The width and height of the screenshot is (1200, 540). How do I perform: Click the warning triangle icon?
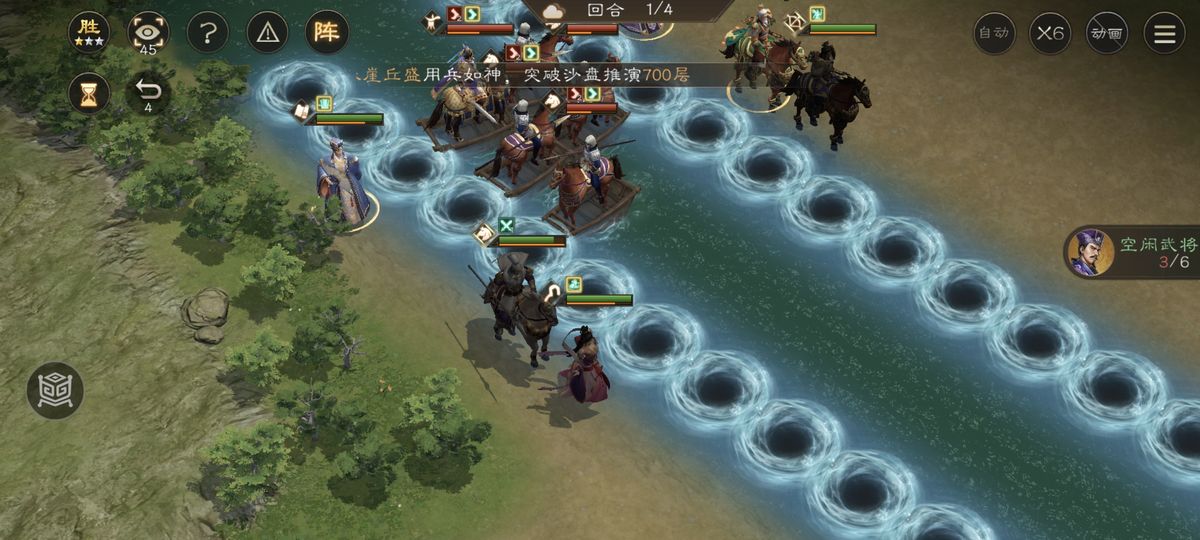pos(267,33)
